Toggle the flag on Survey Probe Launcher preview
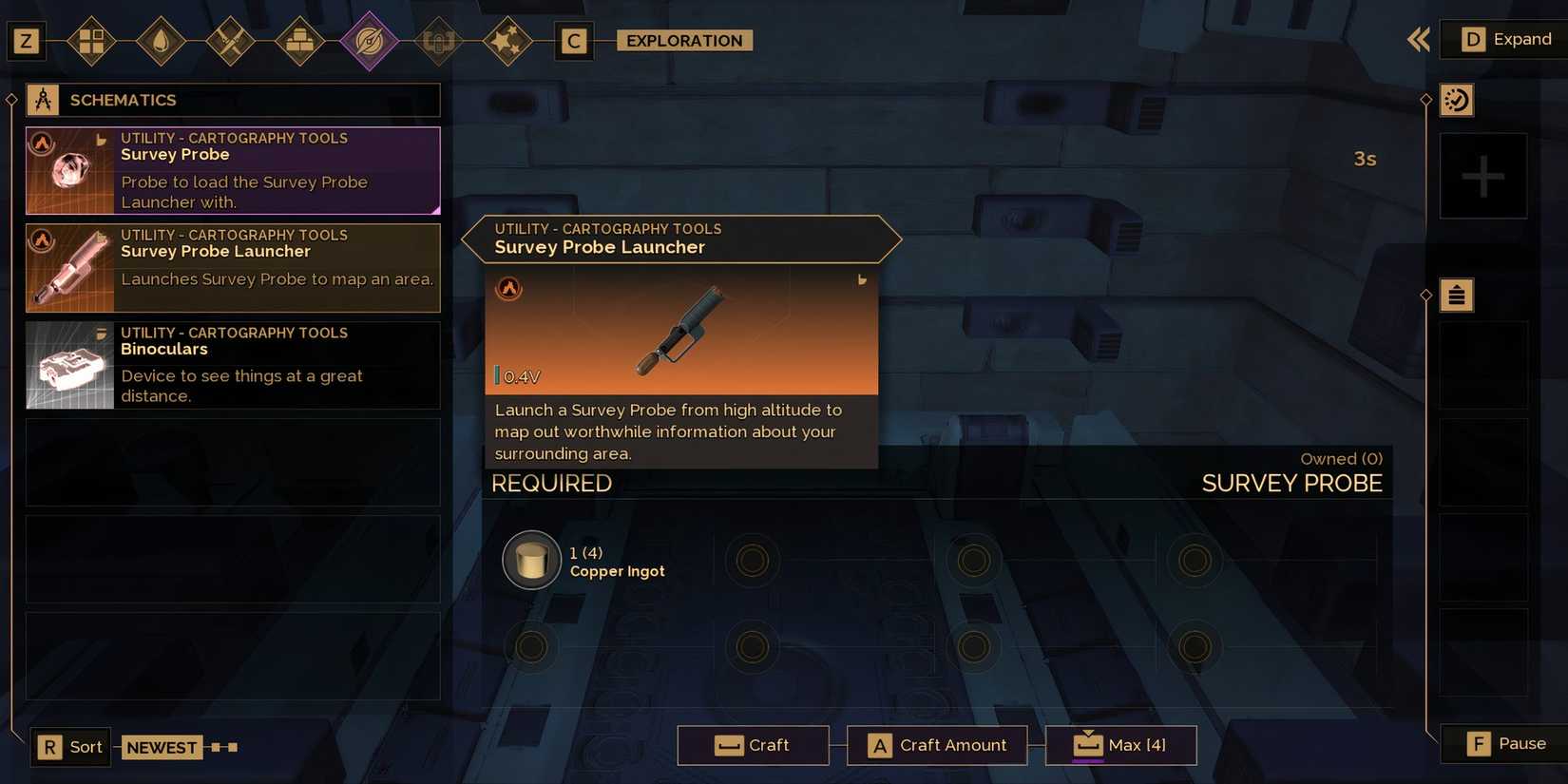 pyautogui.click(x=861, y=279)
